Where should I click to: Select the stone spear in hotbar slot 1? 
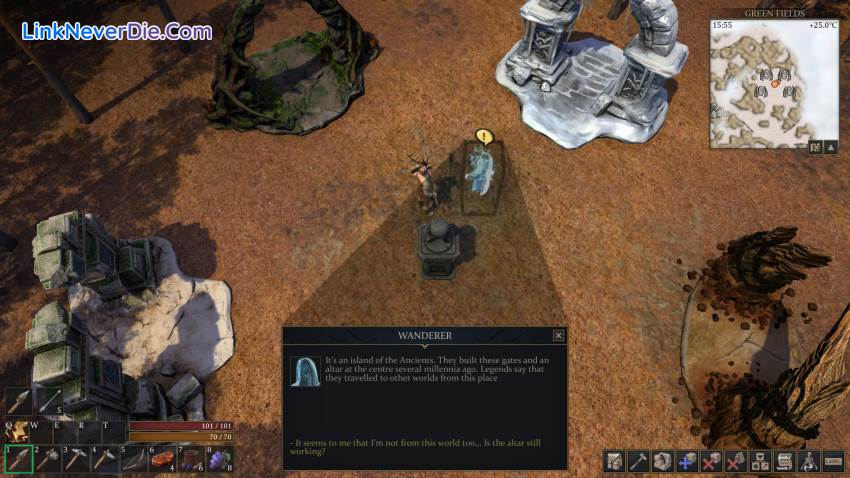click(x=17, y=458)
